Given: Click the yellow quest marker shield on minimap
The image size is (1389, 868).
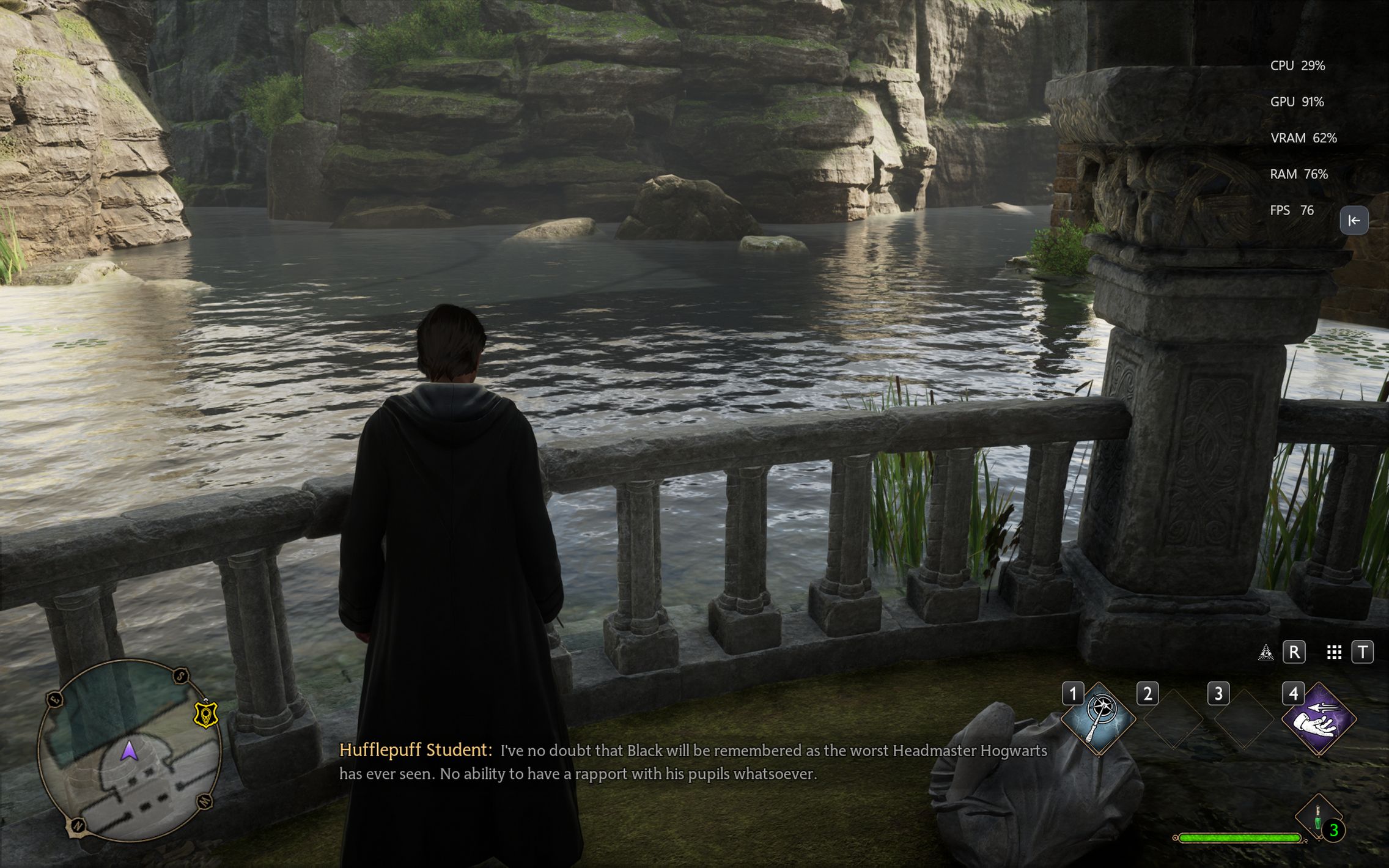Looking at the screenshot, I should tap(205, 715).
